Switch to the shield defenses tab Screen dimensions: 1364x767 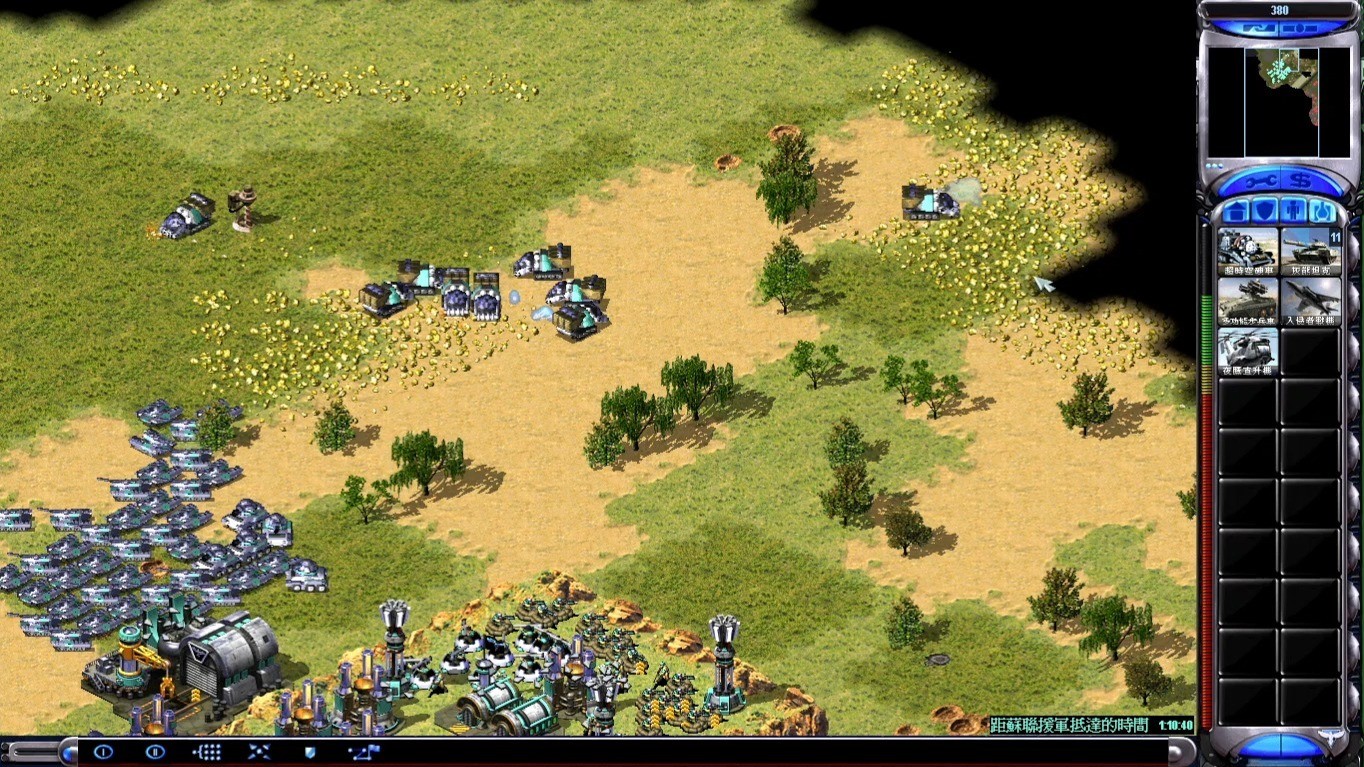click(x=1265, y=212)
